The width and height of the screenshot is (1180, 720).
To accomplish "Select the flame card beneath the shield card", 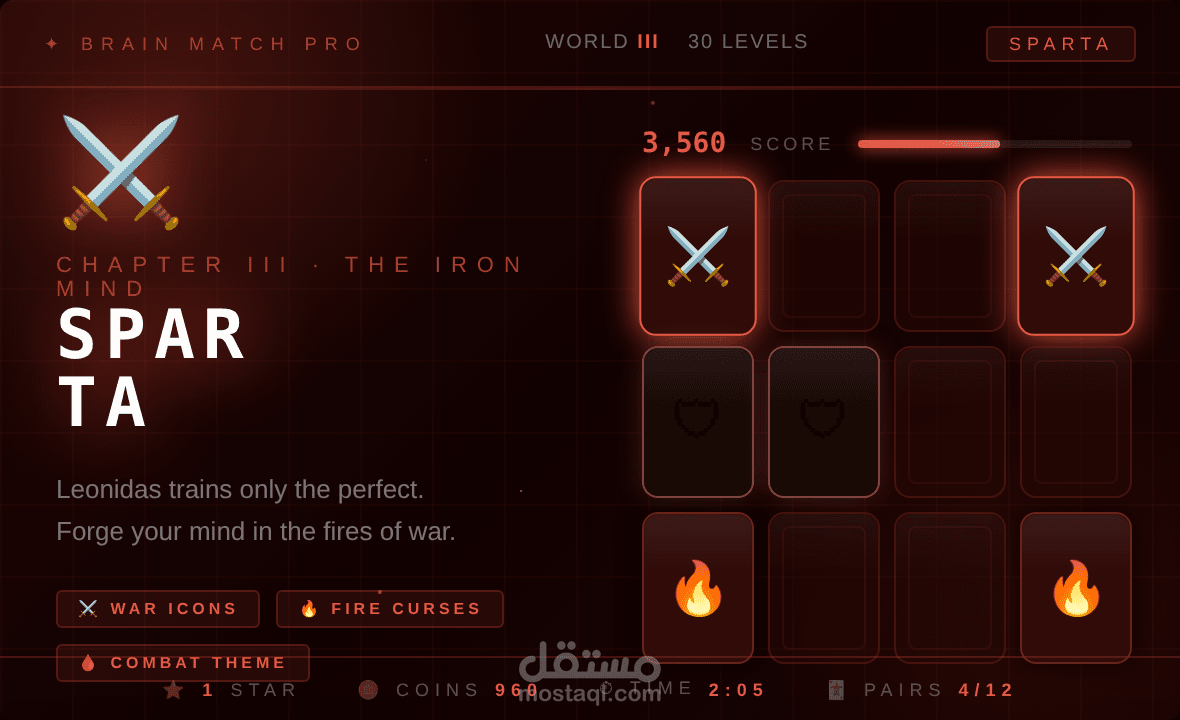I will [698, 587].
